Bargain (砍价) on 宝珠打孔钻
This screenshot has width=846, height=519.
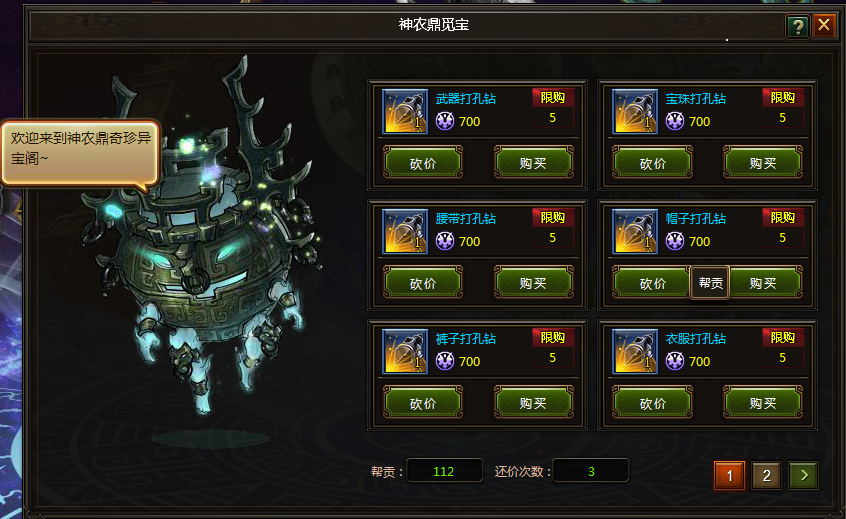pyautogui.click(x=653, y=163)
